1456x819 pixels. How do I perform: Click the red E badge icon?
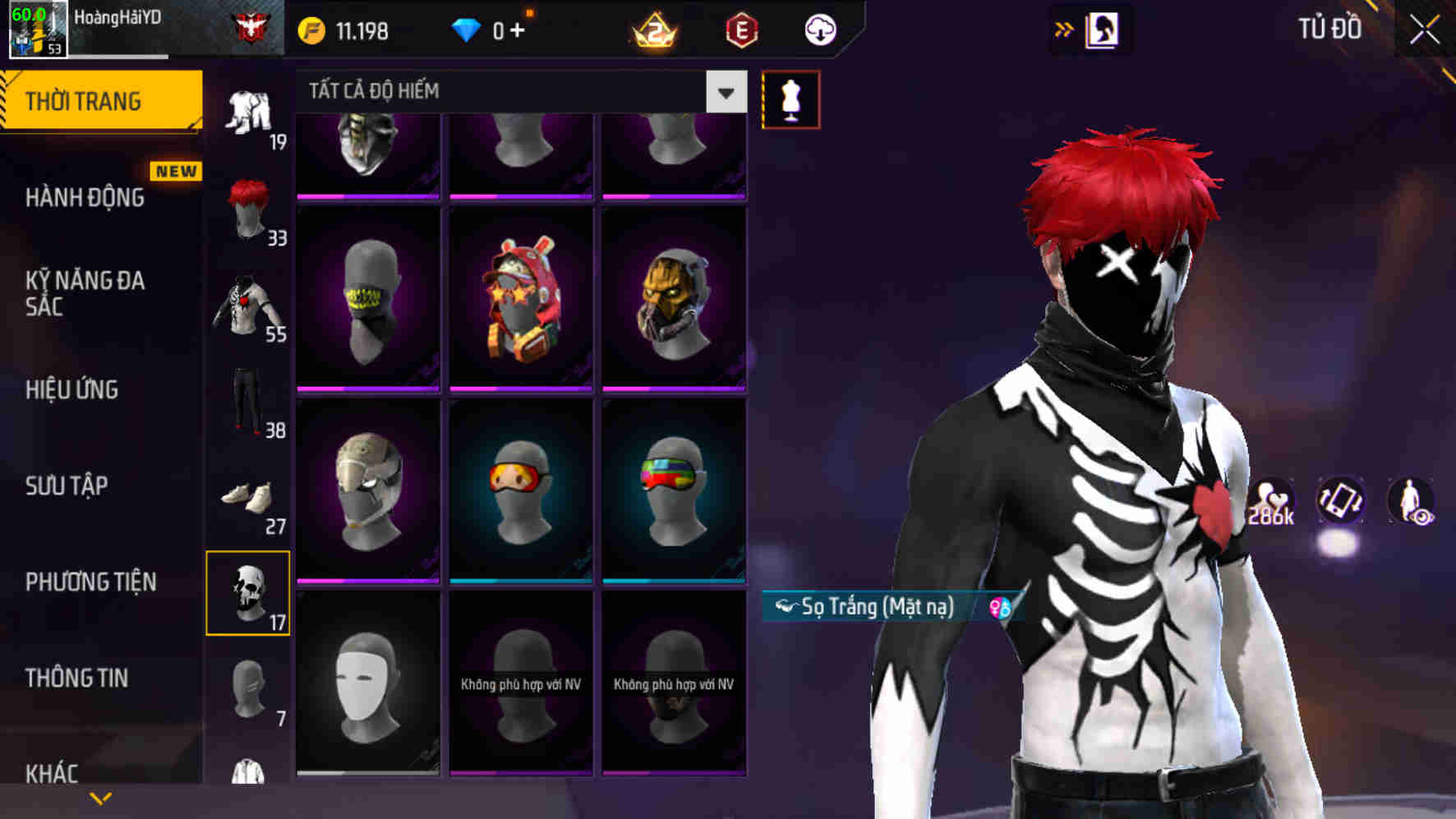(742, 30)
